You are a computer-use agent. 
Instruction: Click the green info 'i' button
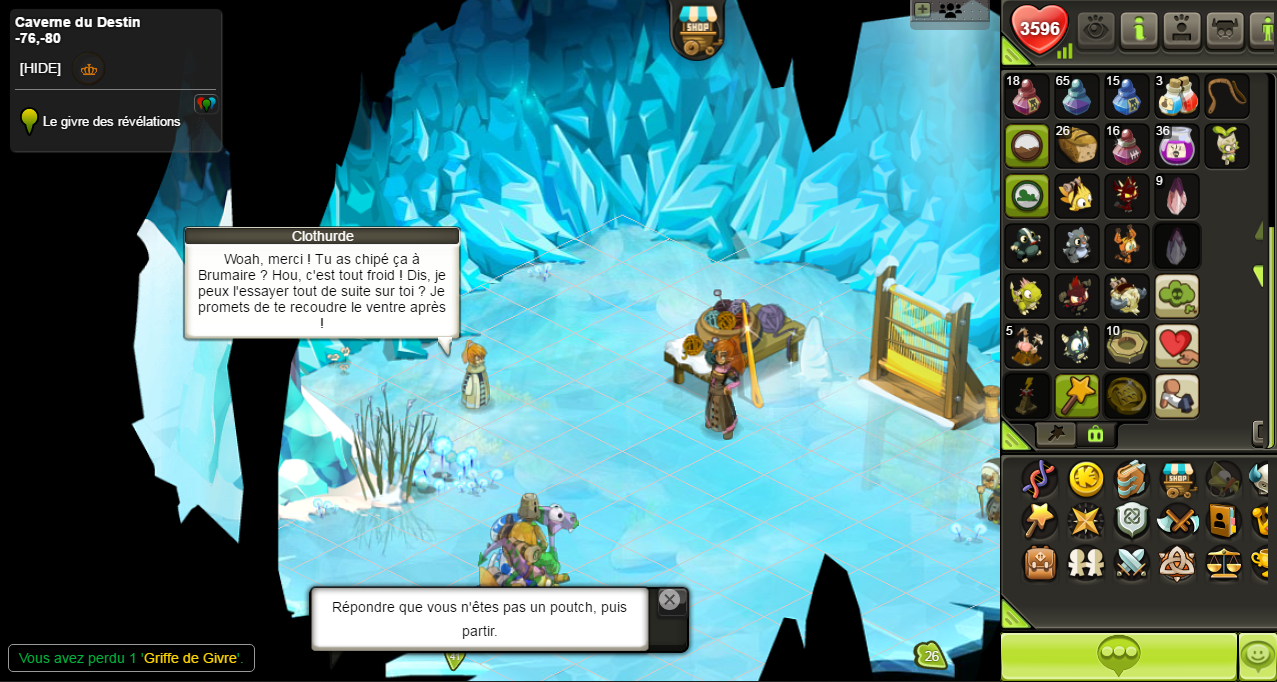(1139, 29)
